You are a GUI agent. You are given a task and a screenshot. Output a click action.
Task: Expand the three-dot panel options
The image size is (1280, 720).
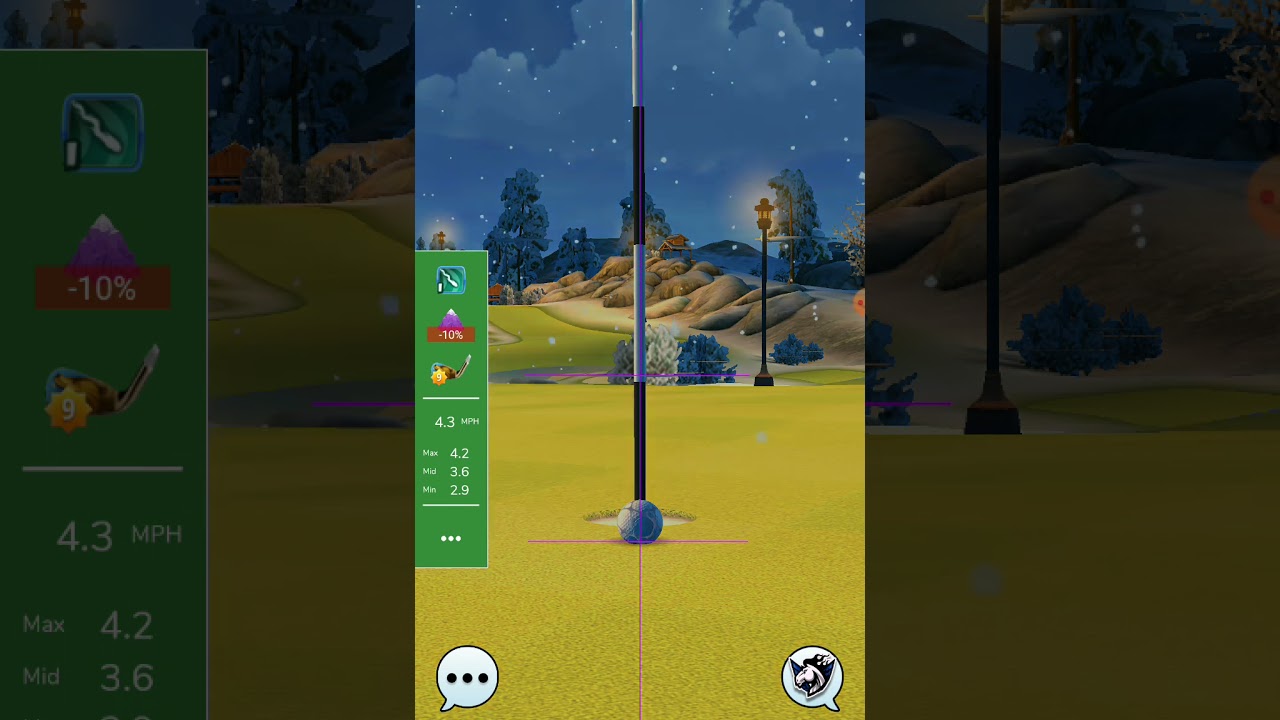[451, 538]
